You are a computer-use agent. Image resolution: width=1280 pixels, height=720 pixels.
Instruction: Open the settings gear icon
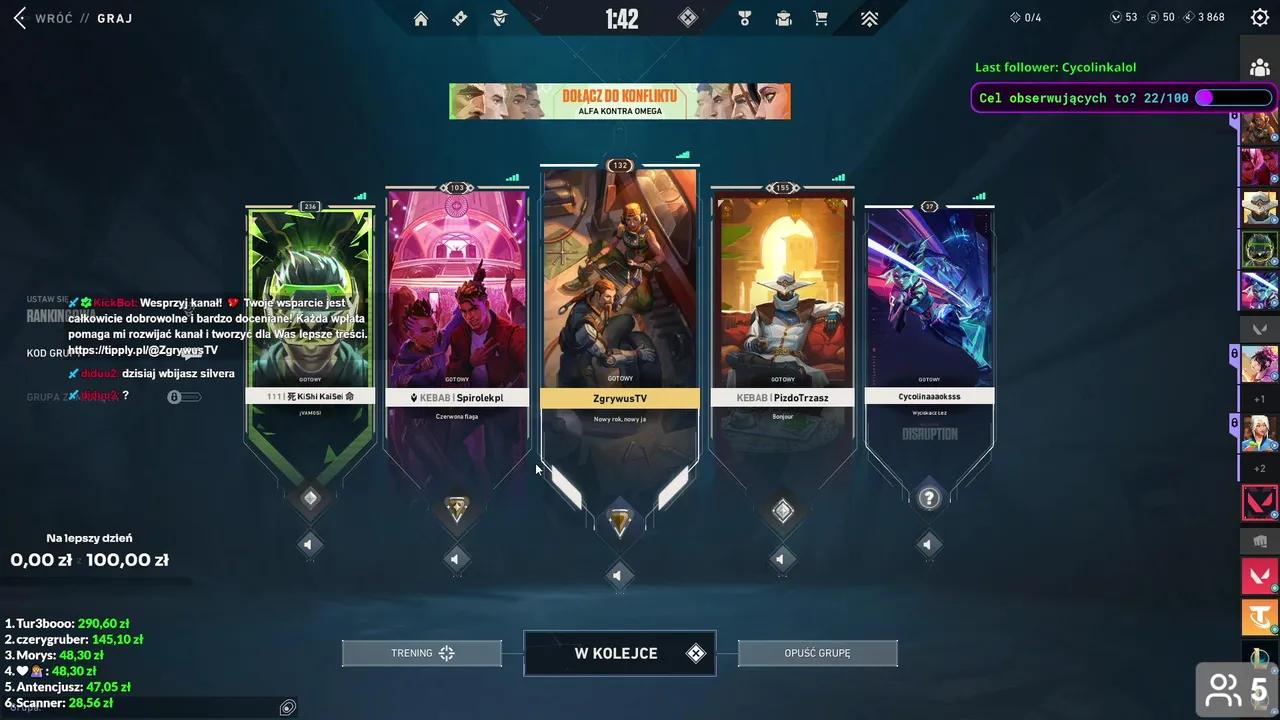[x=1258, y=16]
